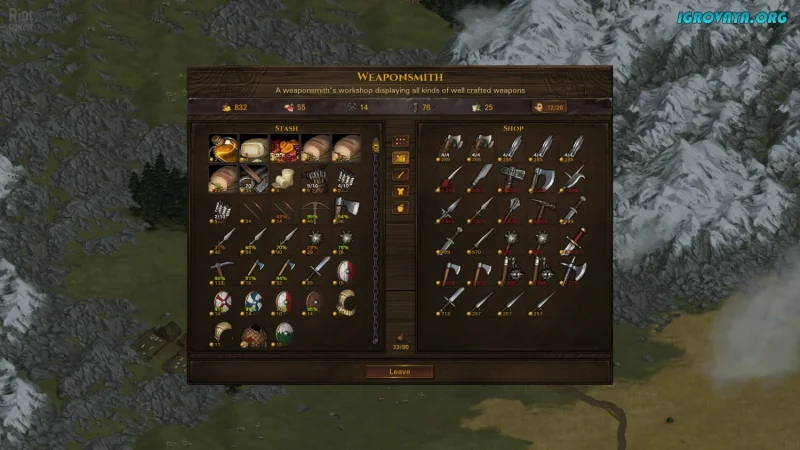Pick the roasted meat item in stash

285,148
